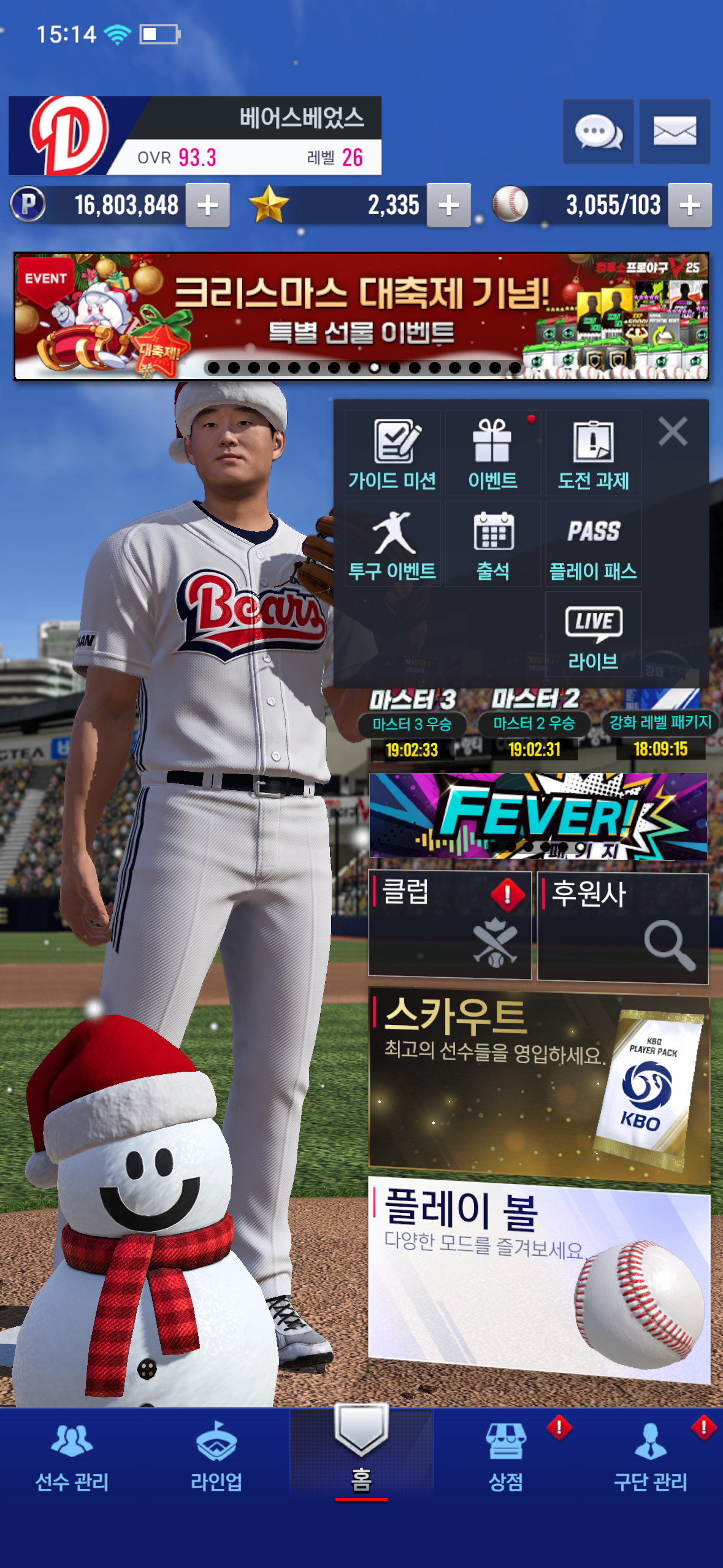Add baseballs with the plus button

click(690, 206)
